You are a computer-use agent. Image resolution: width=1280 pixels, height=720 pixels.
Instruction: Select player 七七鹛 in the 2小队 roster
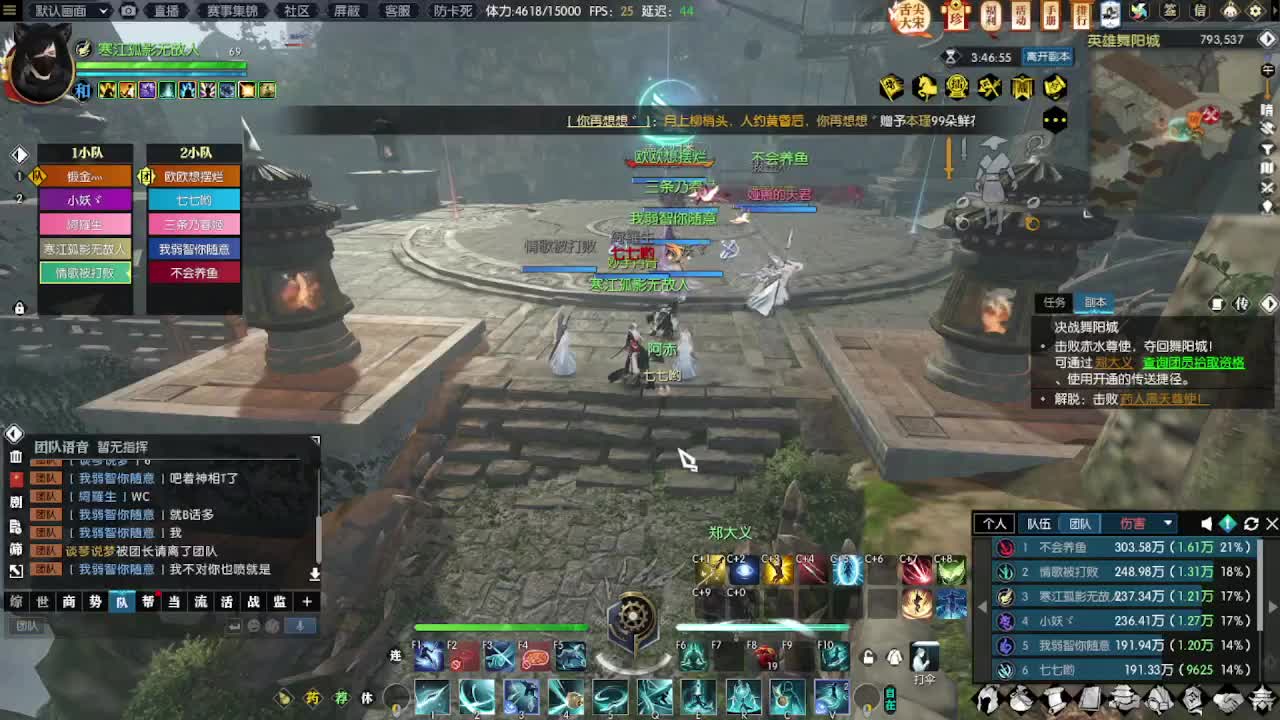coord(193,200)
